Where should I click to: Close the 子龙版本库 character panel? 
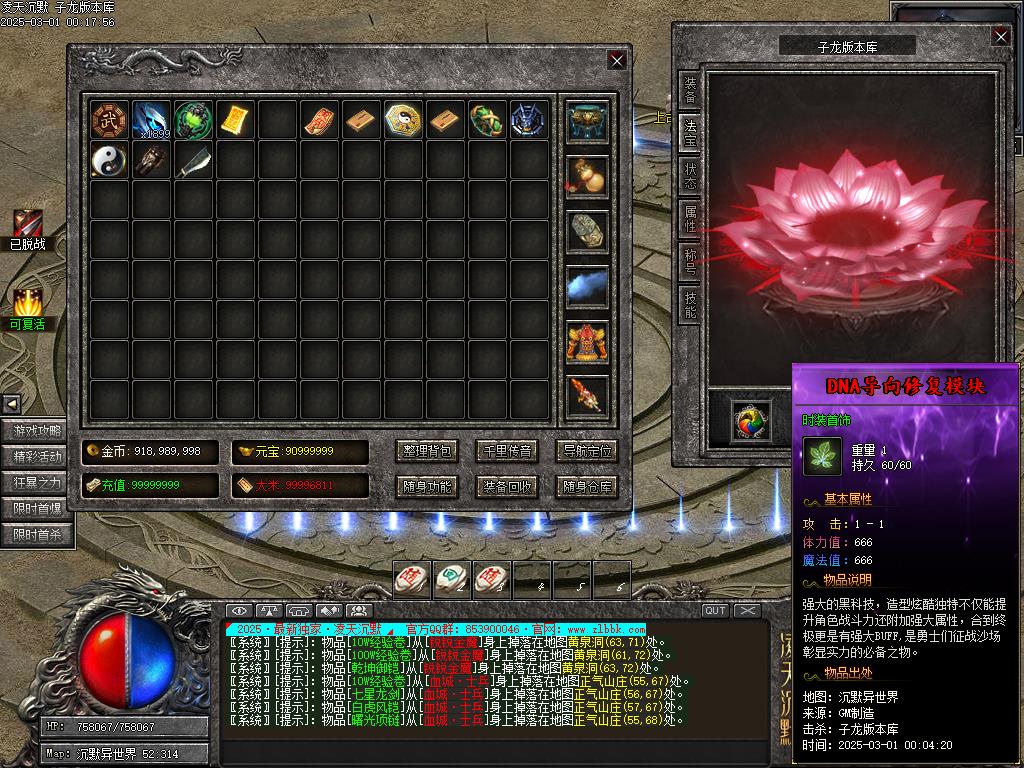[x=1000, y=37]
